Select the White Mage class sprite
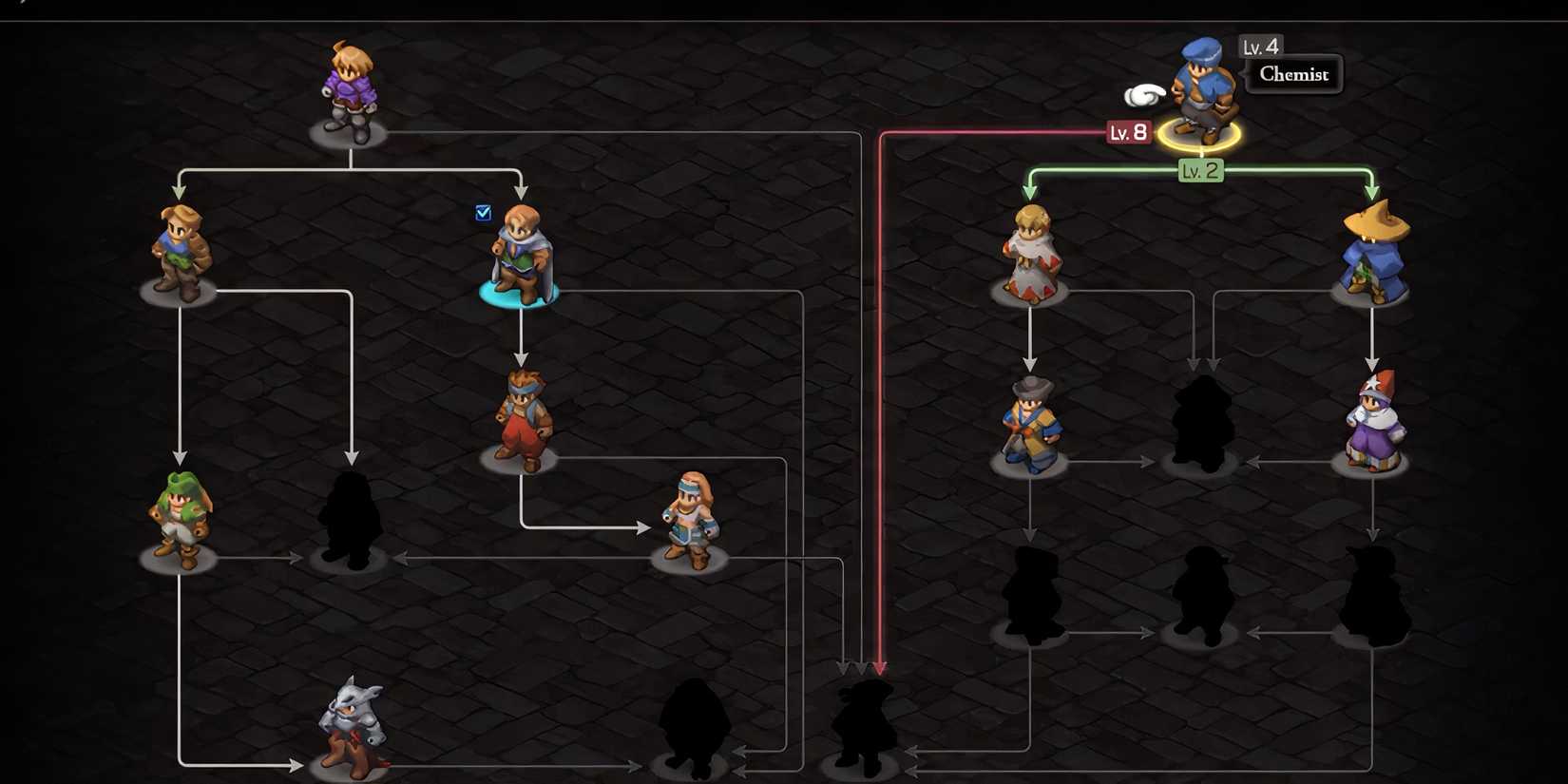The height and width of the screenshot is (784, 1568). tap(1031, 247)
